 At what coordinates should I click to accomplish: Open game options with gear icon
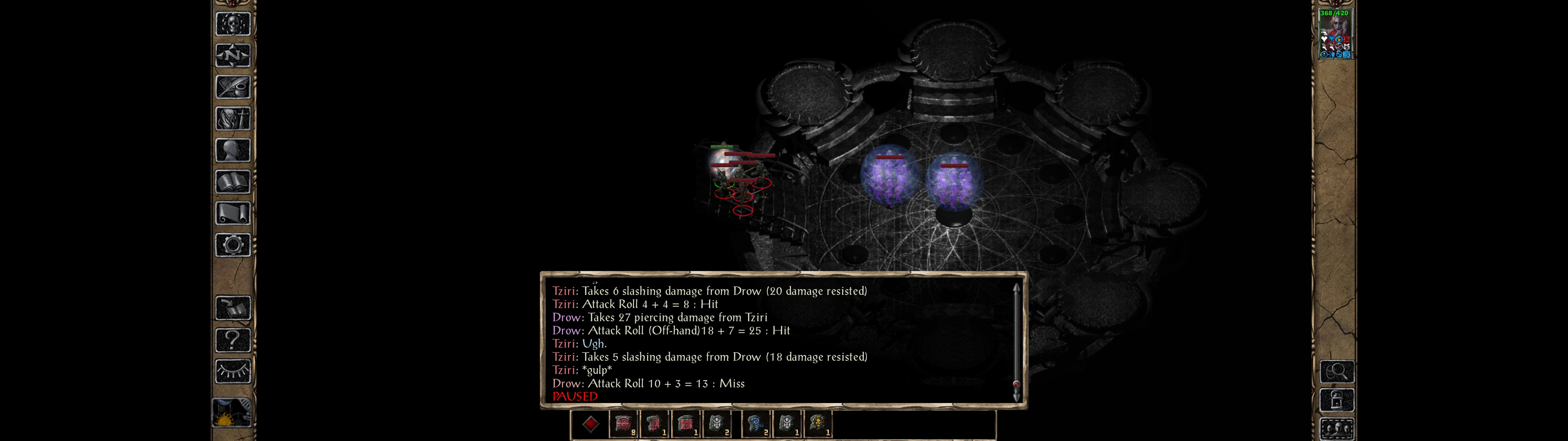tap(232, 245)
